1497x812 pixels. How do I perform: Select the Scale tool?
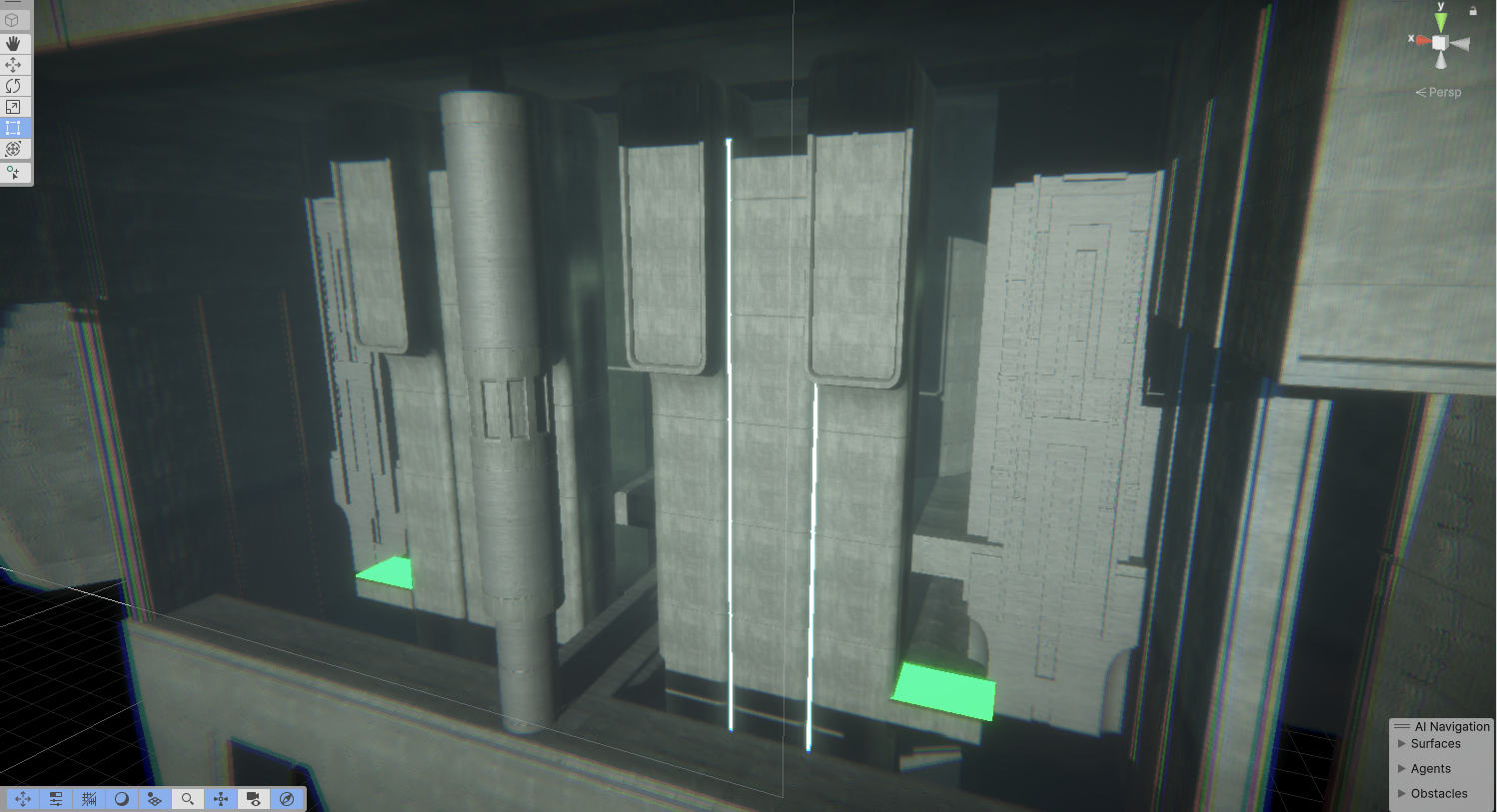click(x=14, y=107)
